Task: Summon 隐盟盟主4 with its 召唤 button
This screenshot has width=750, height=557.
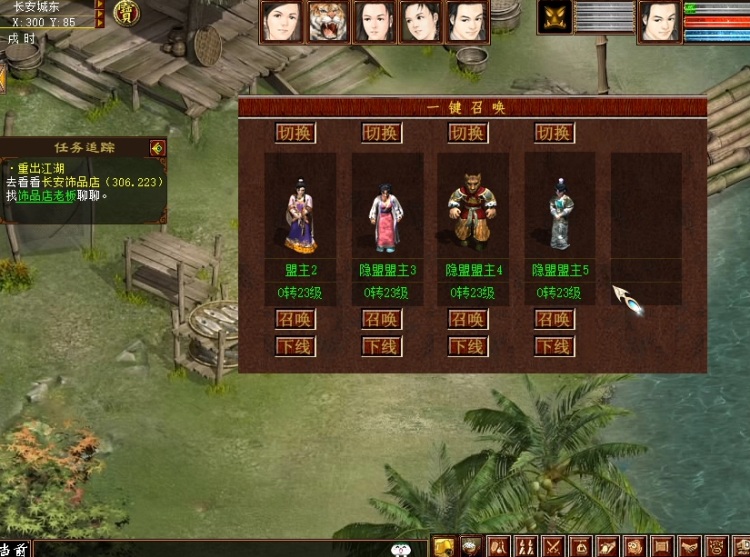Action: [468, 320]
